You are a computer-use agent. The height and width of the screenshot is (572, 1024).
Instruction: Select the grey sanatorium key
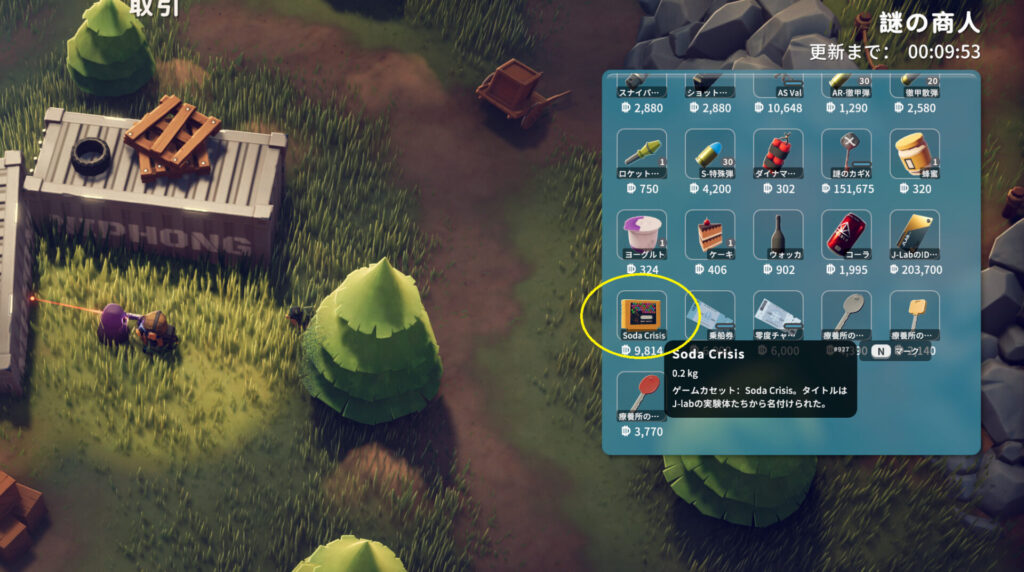[x=846, y=315]
